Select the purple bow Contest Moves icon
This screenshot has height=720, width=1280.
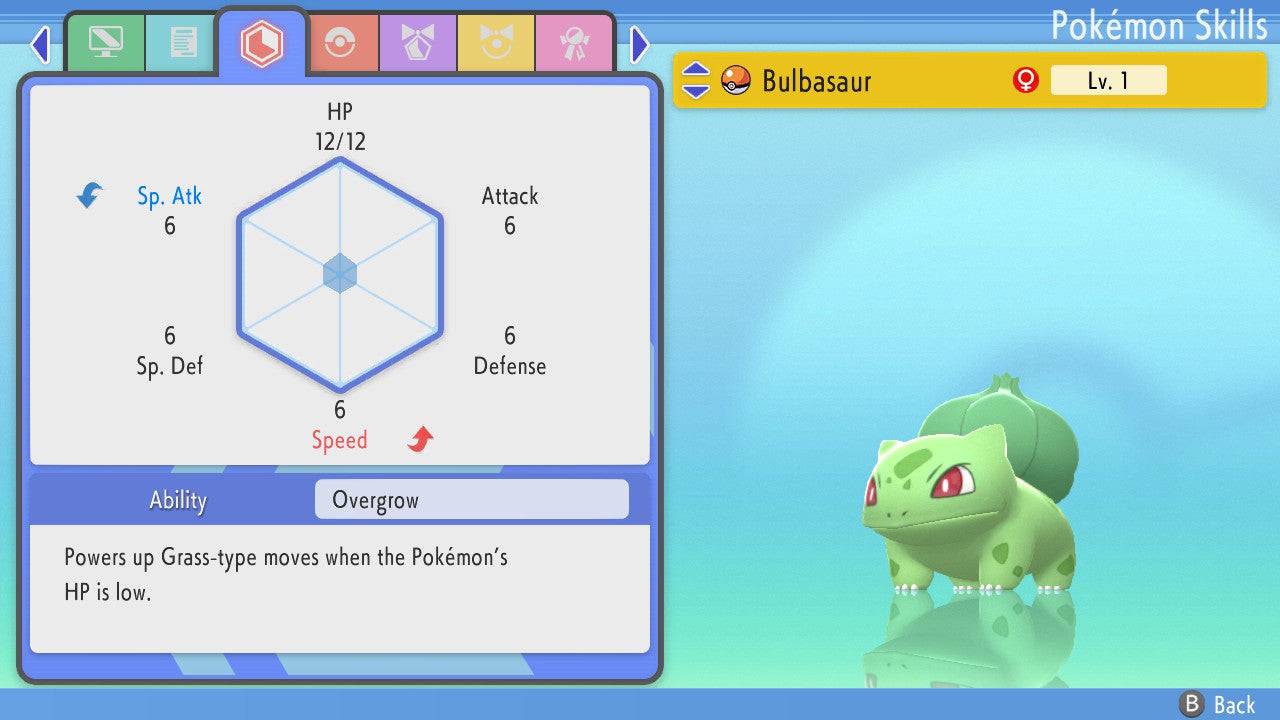tap(418, 42)
